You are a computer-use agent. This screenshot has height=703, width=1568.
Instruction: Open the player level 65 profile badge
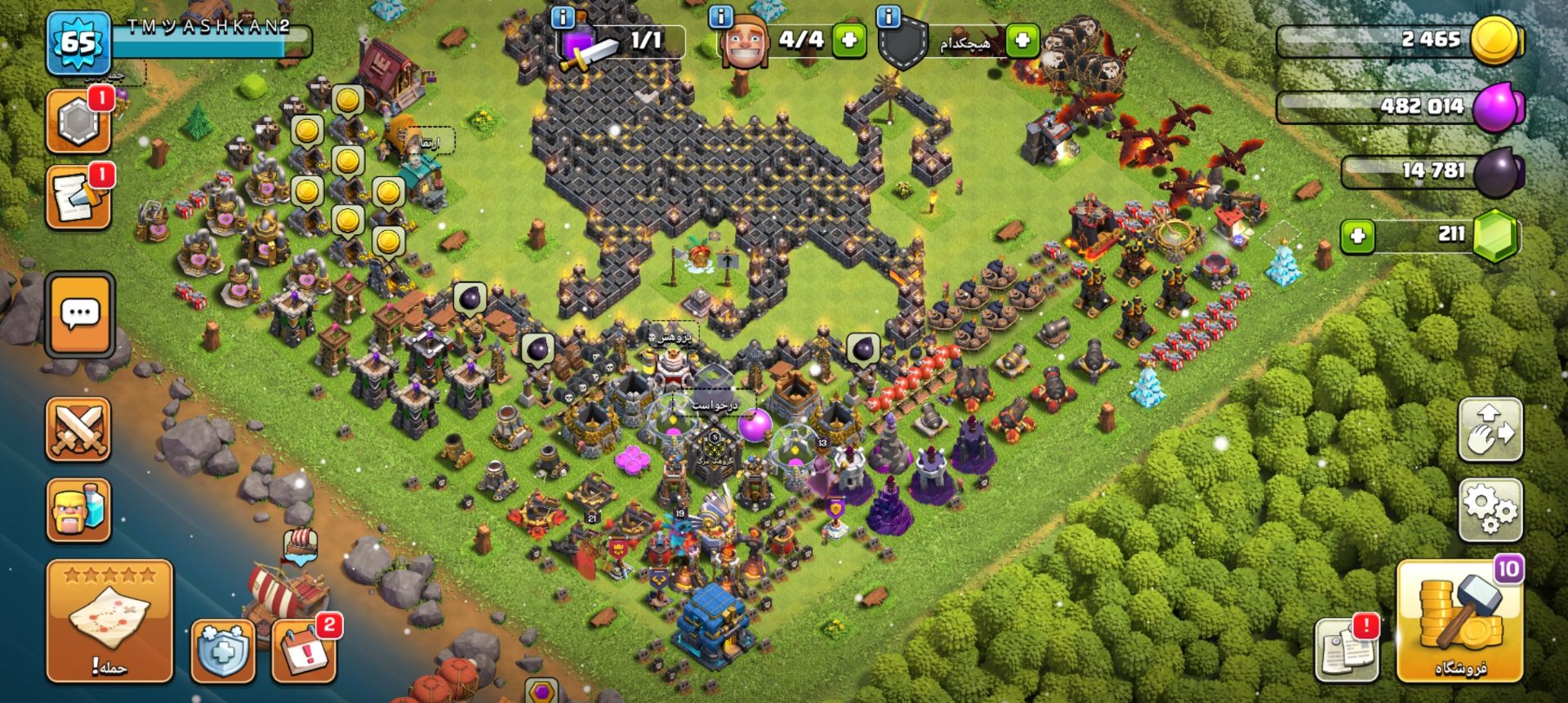point(78,42)
